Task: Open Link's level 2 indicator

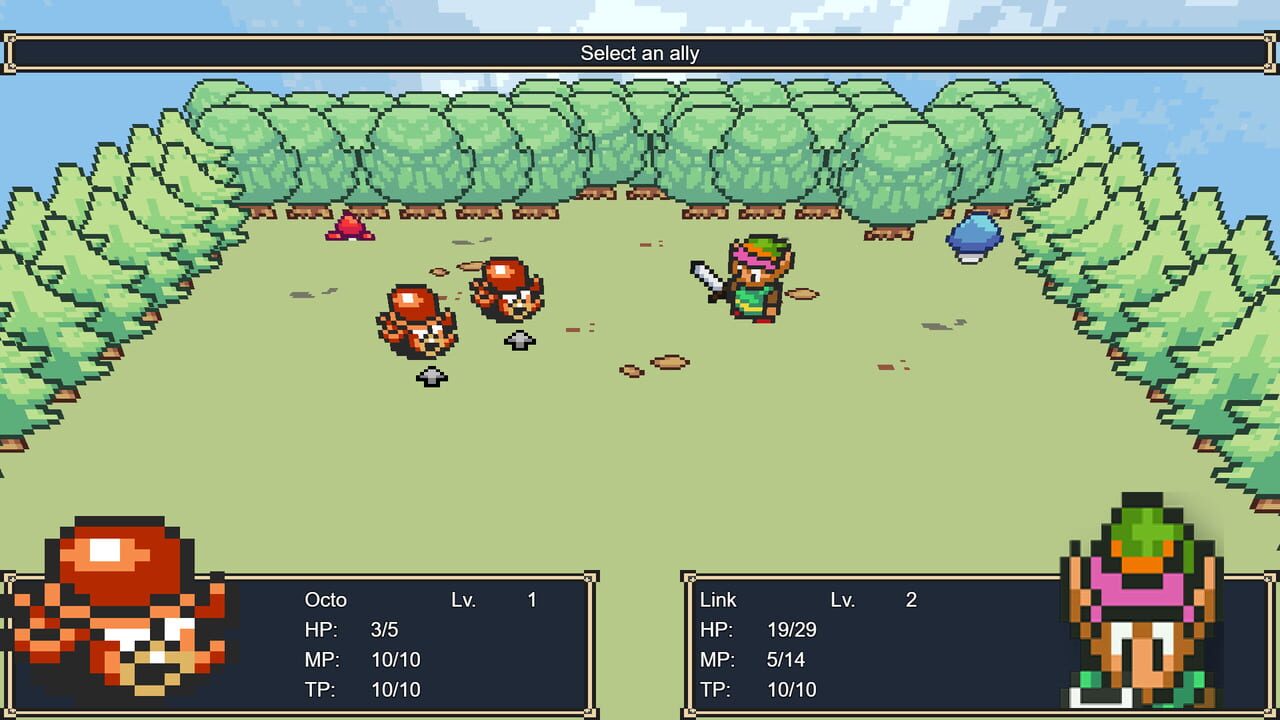Action: pos(908,600)
